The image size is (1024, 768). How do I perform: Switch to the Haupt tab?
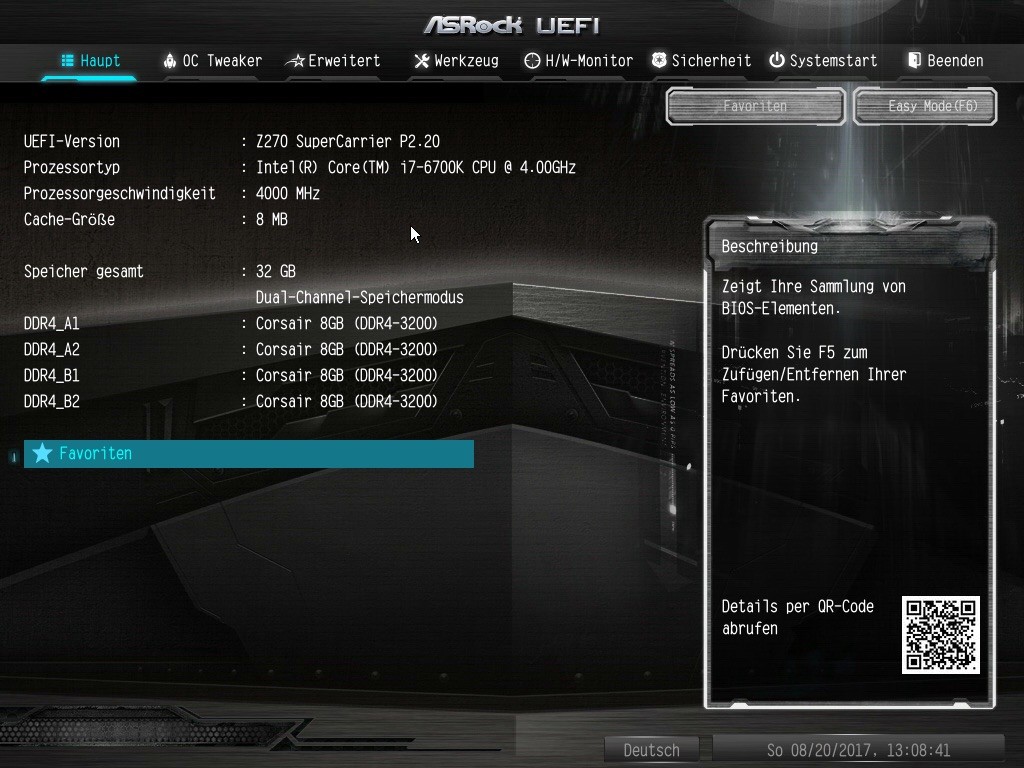[x=90, y=61]
